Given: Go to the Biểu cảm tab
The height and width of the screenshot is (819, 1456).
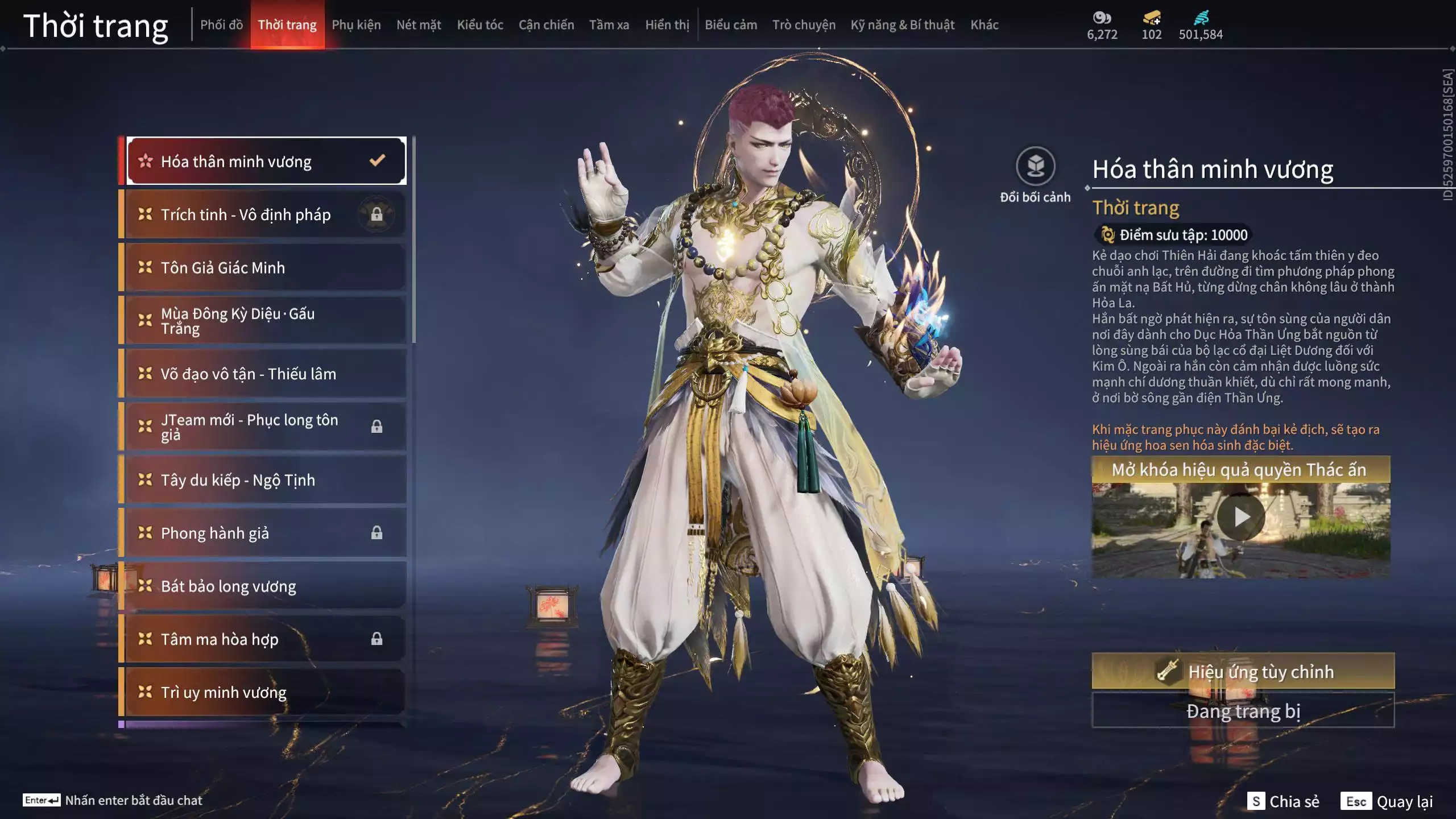Looking at the screenshot, I should [x=731, y=25].
